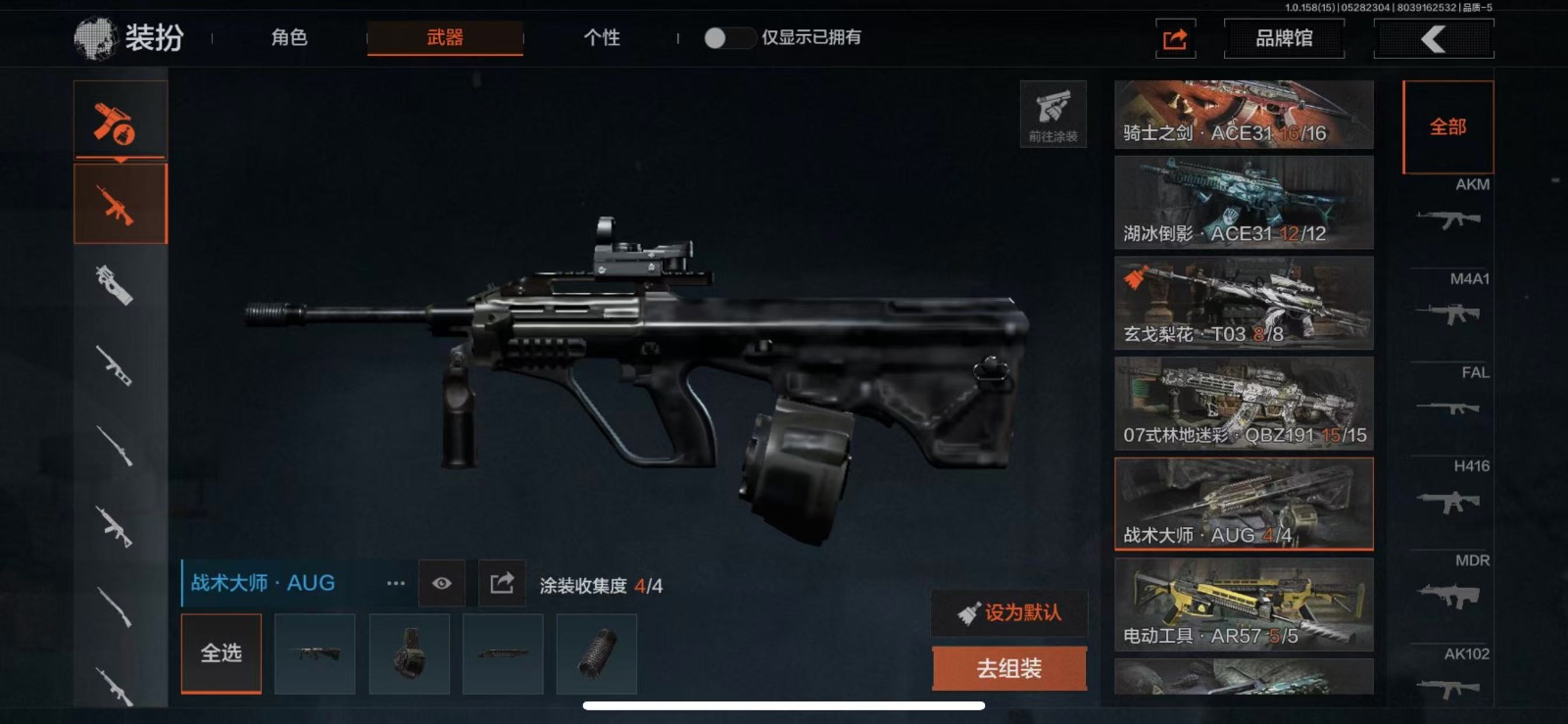Click the 前往涂装 icon

[1053, 114]
